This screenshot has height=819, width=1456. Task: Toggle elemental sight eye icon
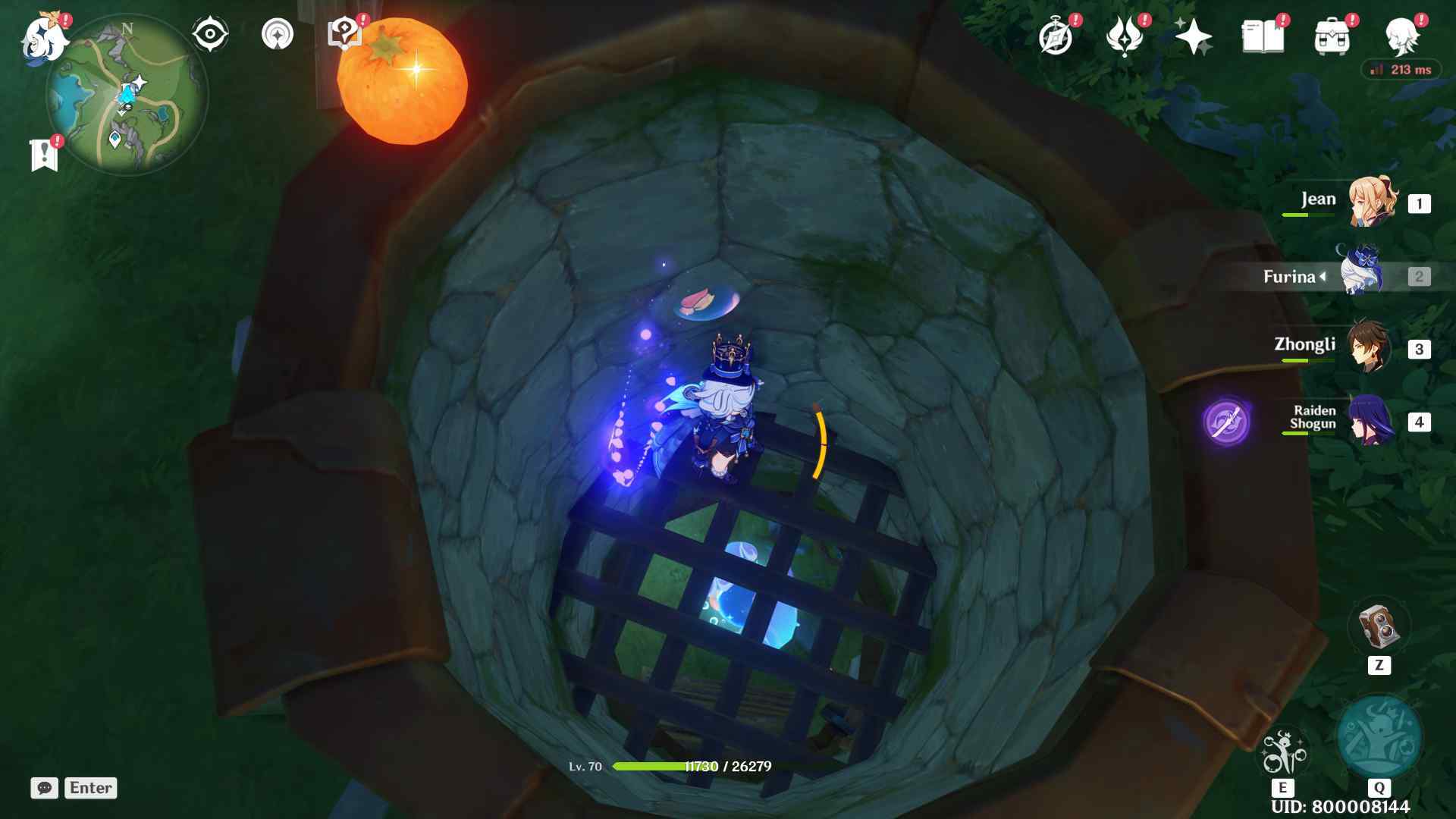210,35
